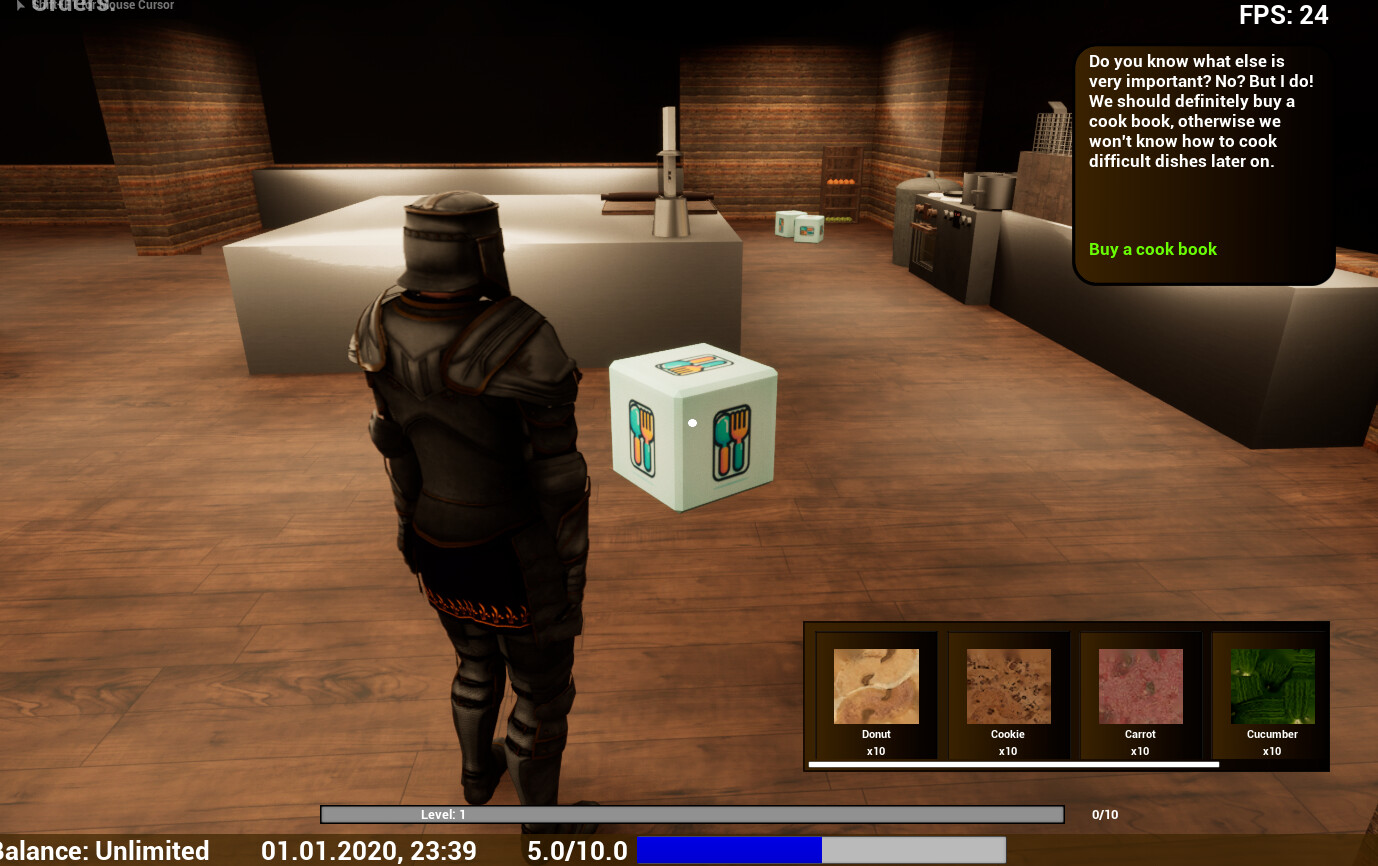Click the in-game clock showing 23:39
This screenshot has height=866, width=1378.
(x=368, y=851)
